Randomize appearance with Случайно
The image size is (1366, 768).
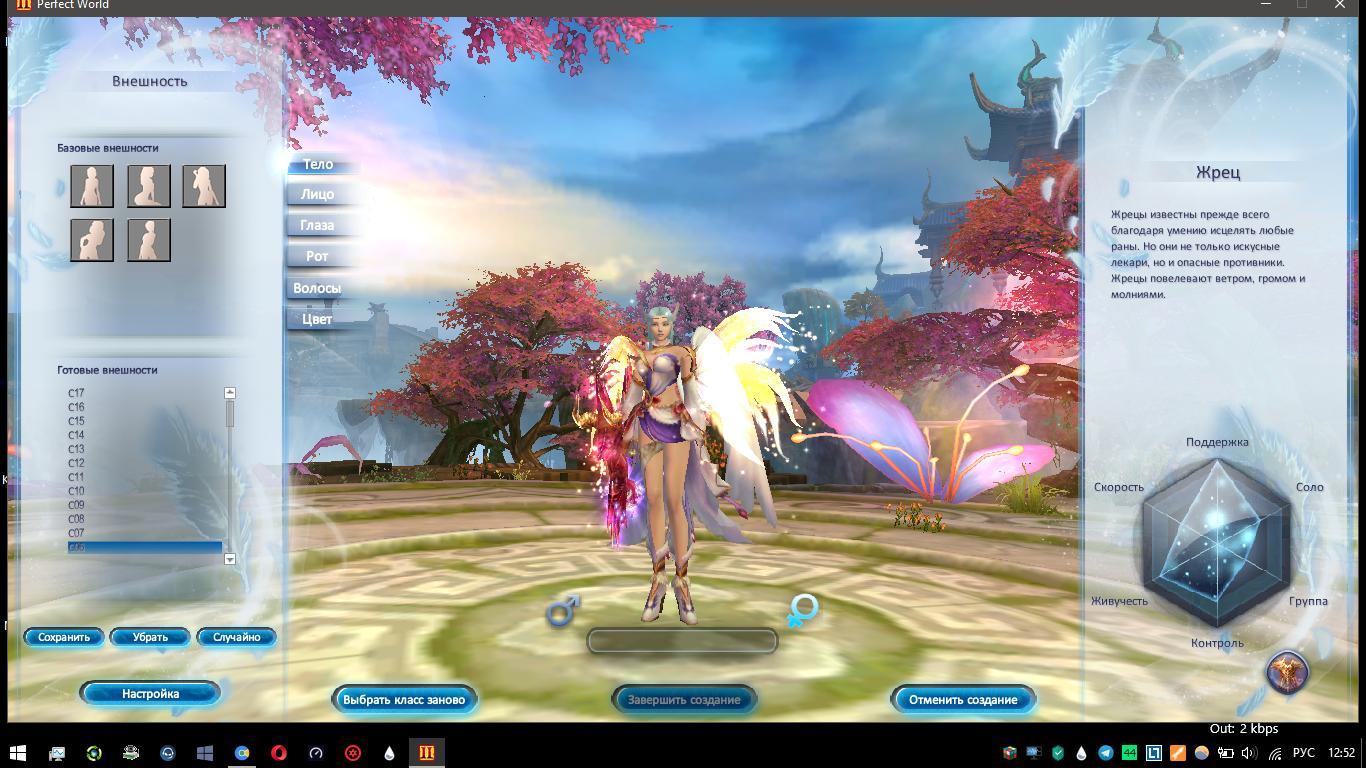[236, 637]
